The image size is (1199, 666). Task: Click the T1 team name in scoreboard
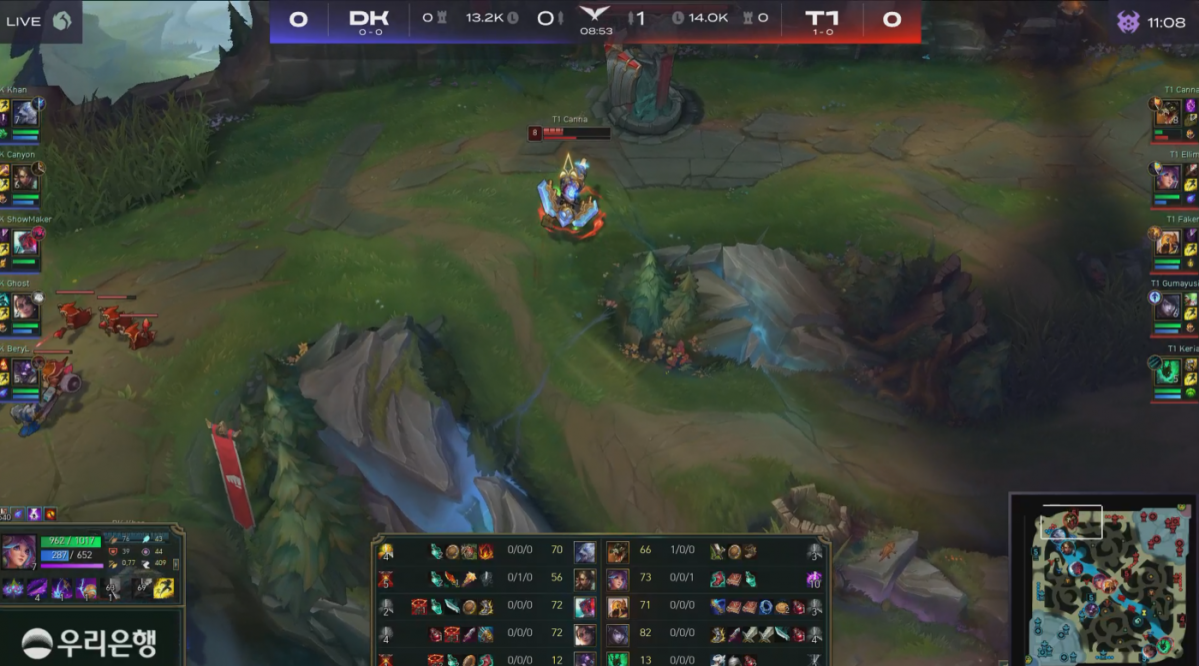[821, 18]
